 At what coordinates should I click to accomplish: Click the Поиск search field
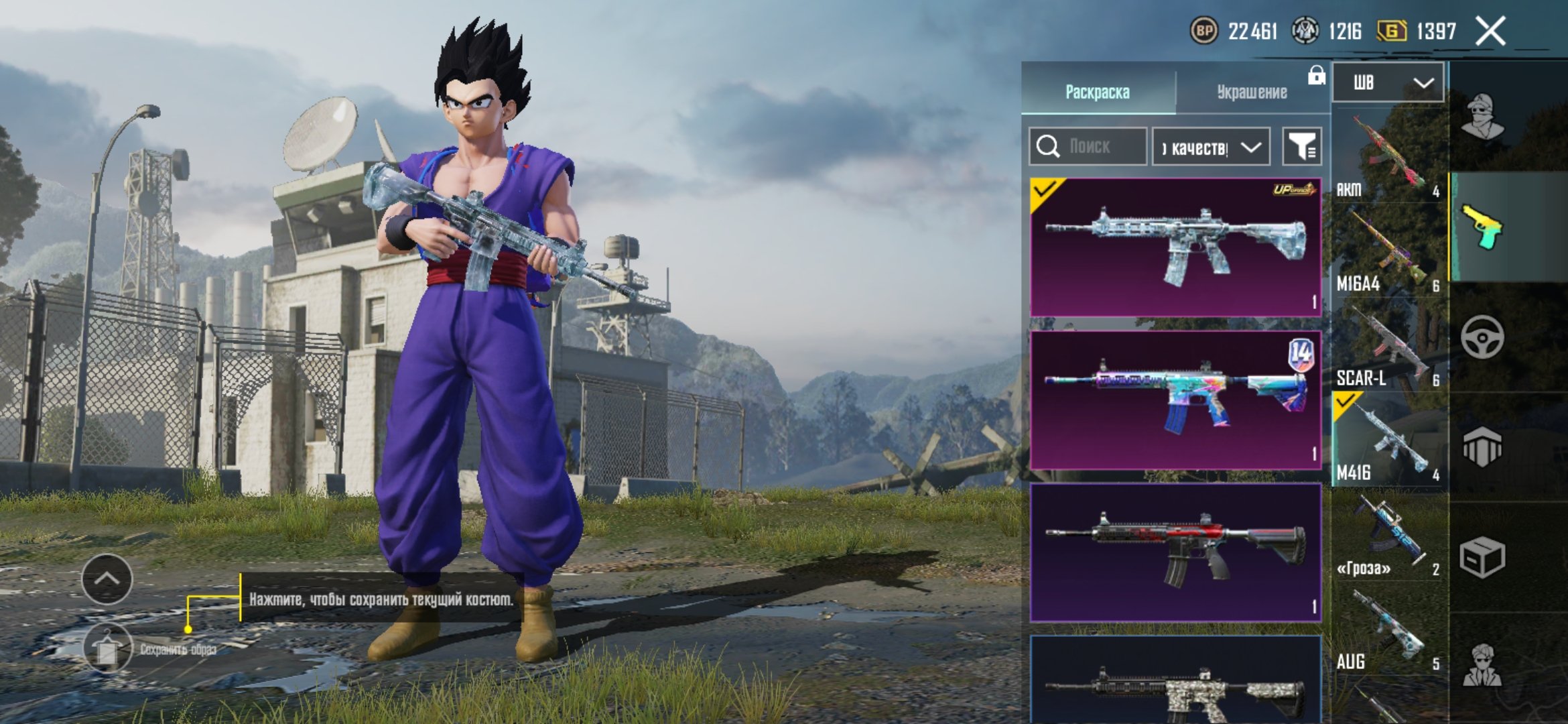[1089, 146]
